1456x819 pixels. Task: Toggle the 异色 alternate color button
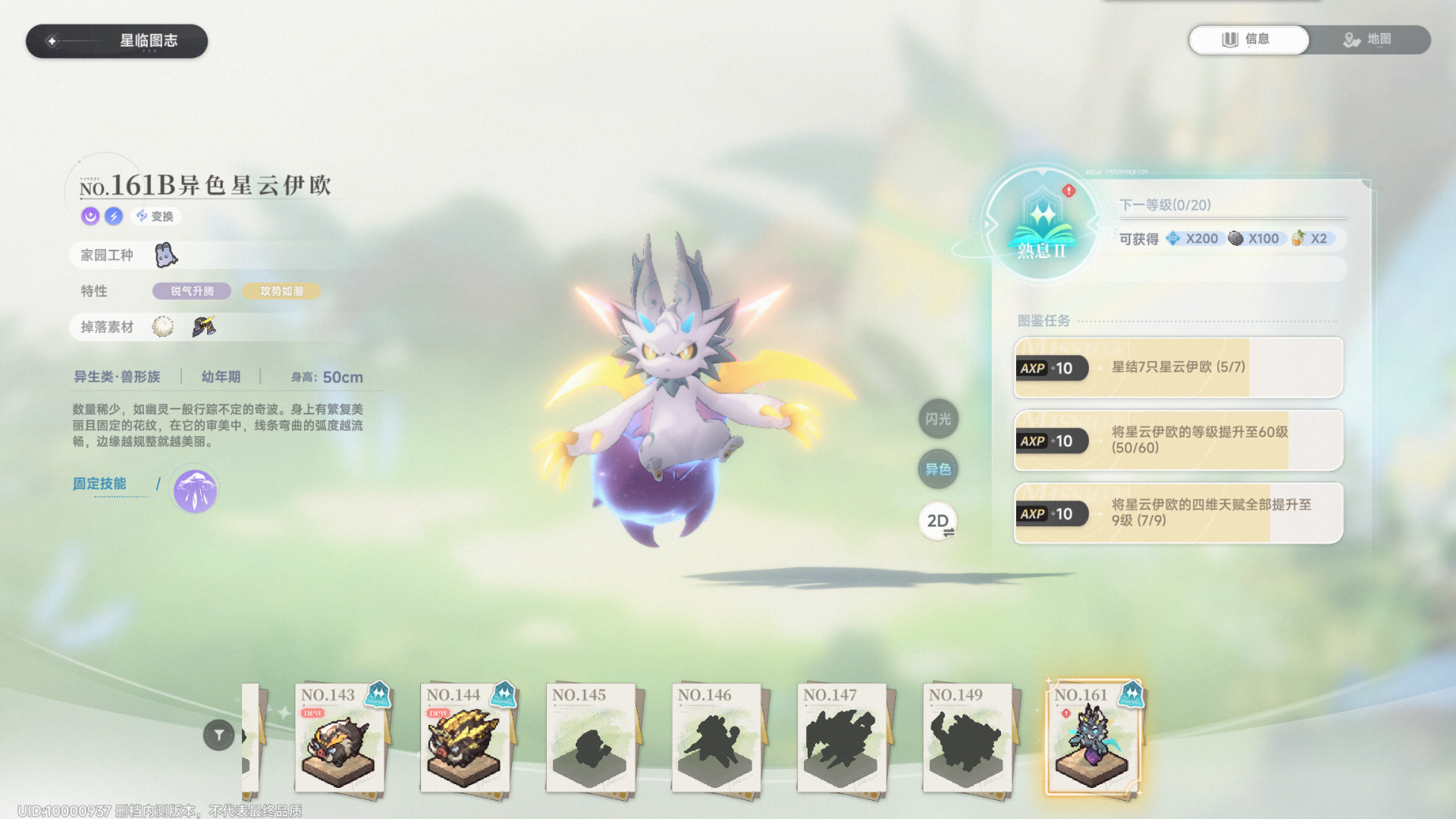point(938,469)
